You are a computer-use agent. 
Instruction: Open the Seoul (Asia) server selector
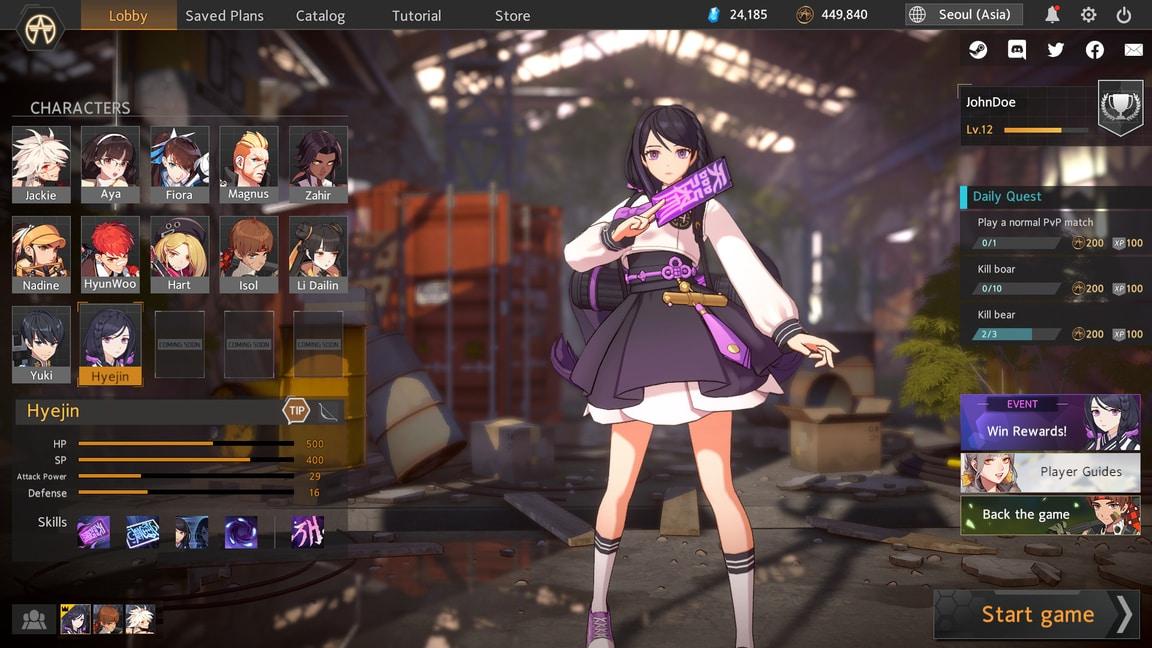tap(964, 15)
